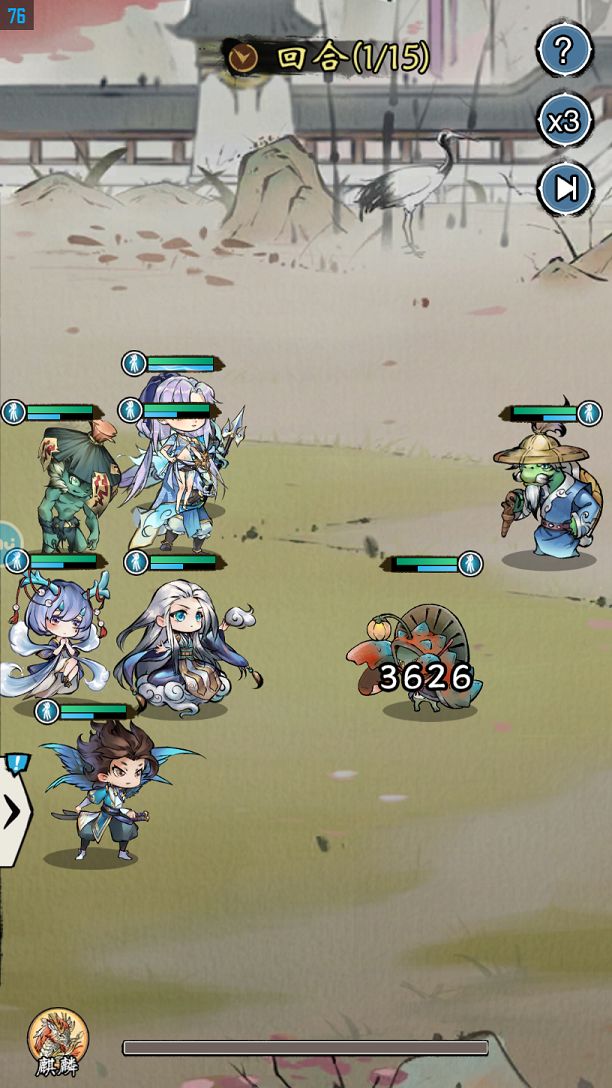Skip the battle with the skip-forward button

(x=566, y=189)
